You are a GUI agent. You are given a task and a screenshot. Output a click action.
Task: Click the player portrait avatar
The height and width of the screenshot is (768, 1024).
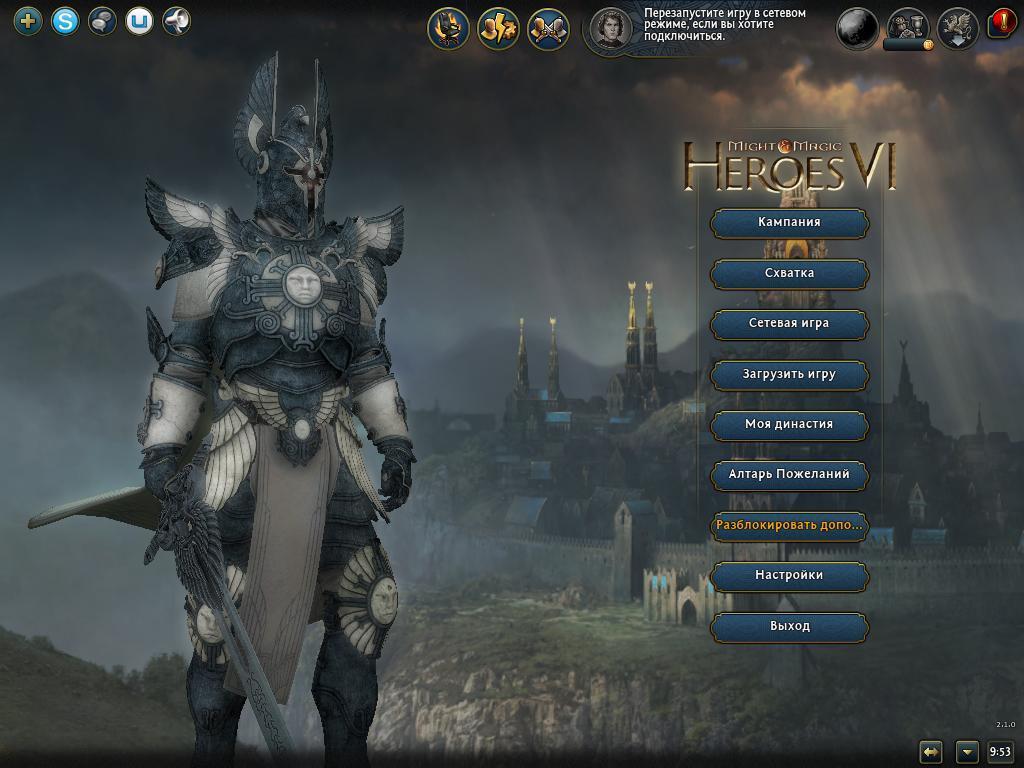click(x=610, y=29)
